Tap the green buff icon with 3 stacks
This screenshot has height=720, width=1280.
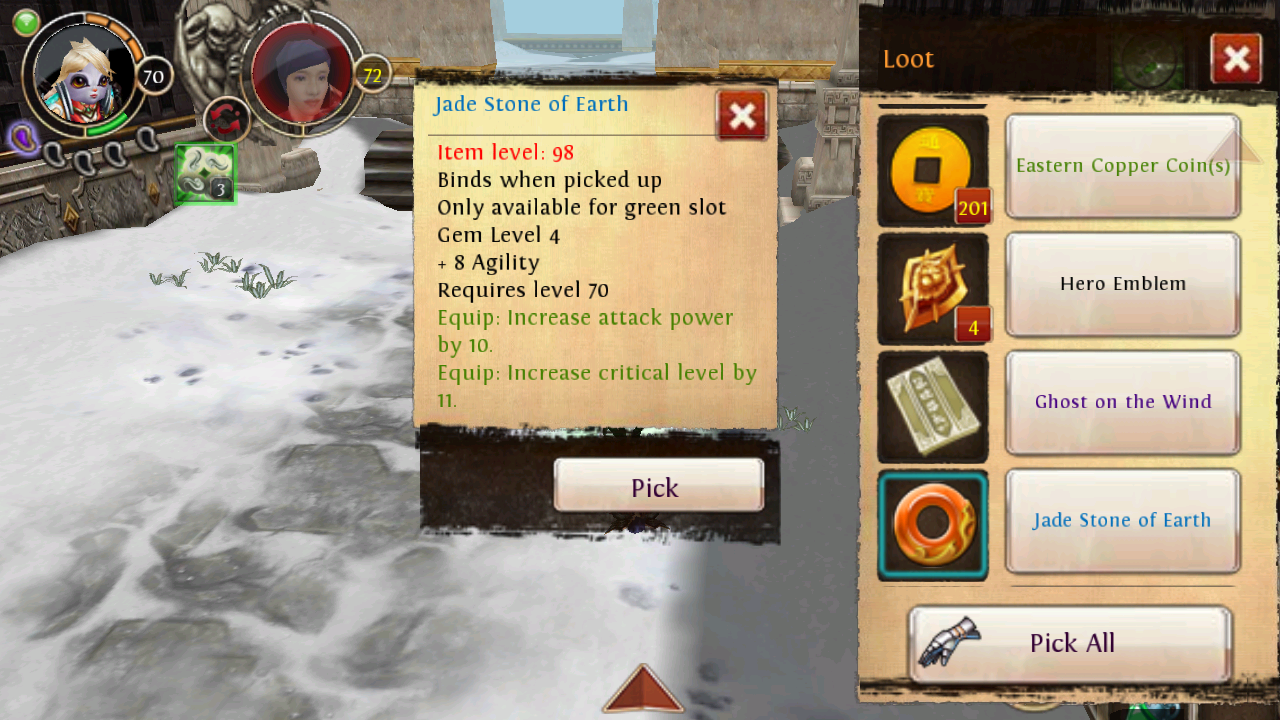pos(205,174)
